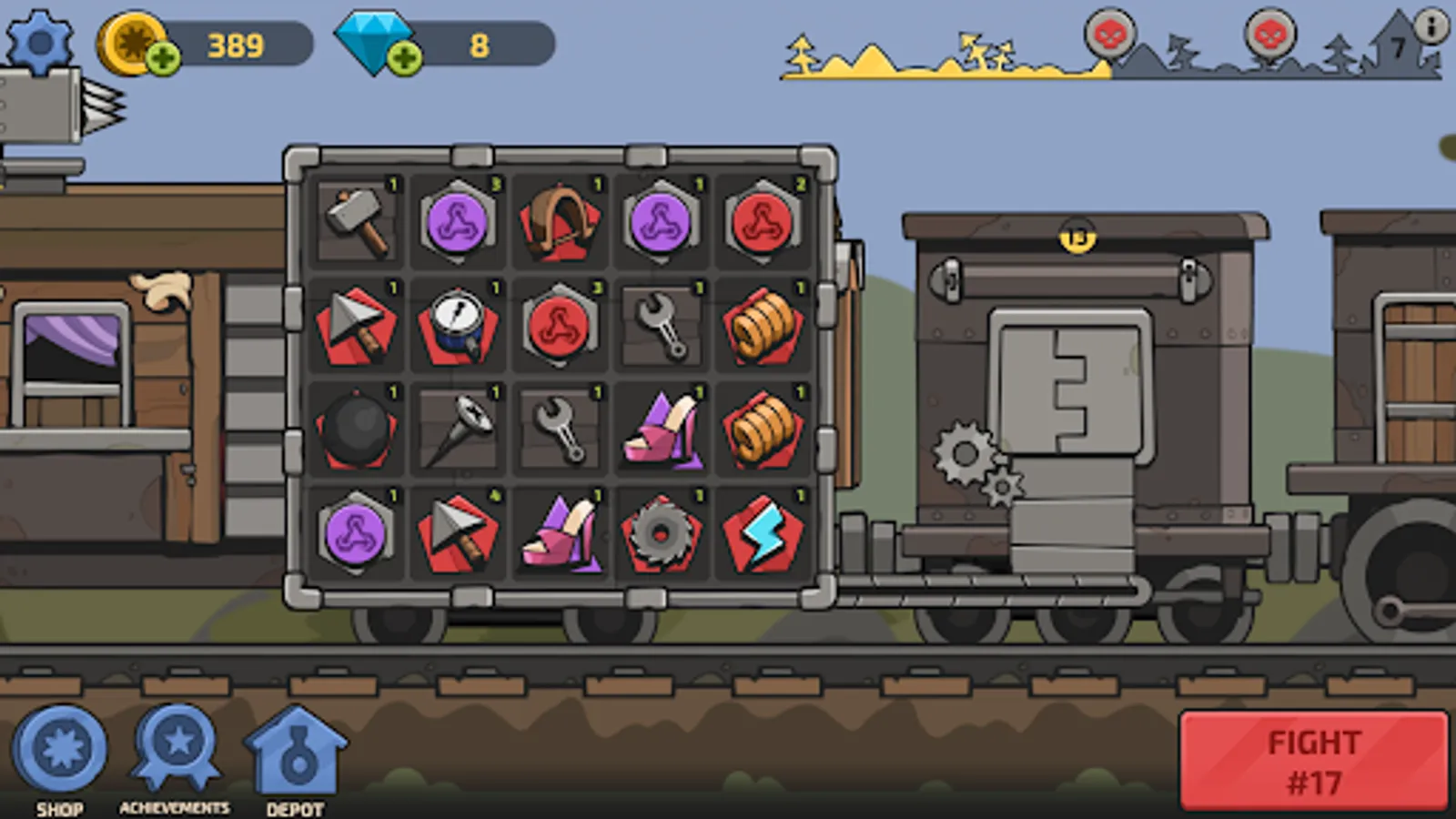The height and width of the screenshot is (819, 1456).
Task: Tap the blue lightning bolt card
Action: (762, 531)
